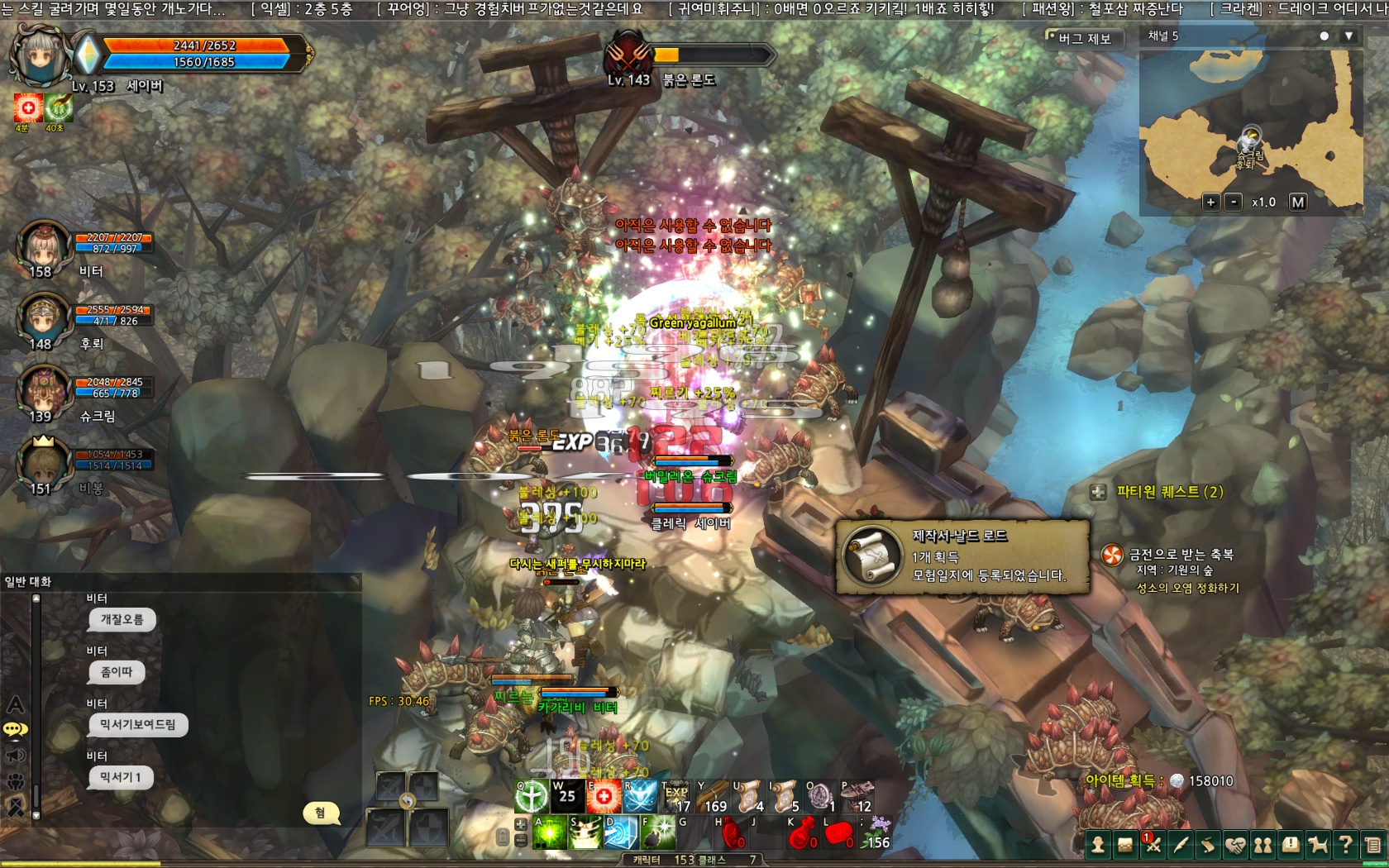Click the minimap zoom control
This screenshot has height=868, width=1389.
(x=1213, y=200)
